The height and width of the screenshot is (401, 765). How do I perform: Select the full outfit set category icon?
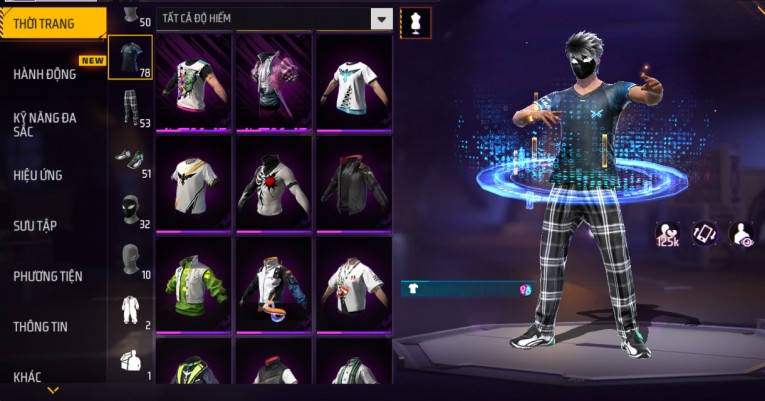[x=130, y=311]
